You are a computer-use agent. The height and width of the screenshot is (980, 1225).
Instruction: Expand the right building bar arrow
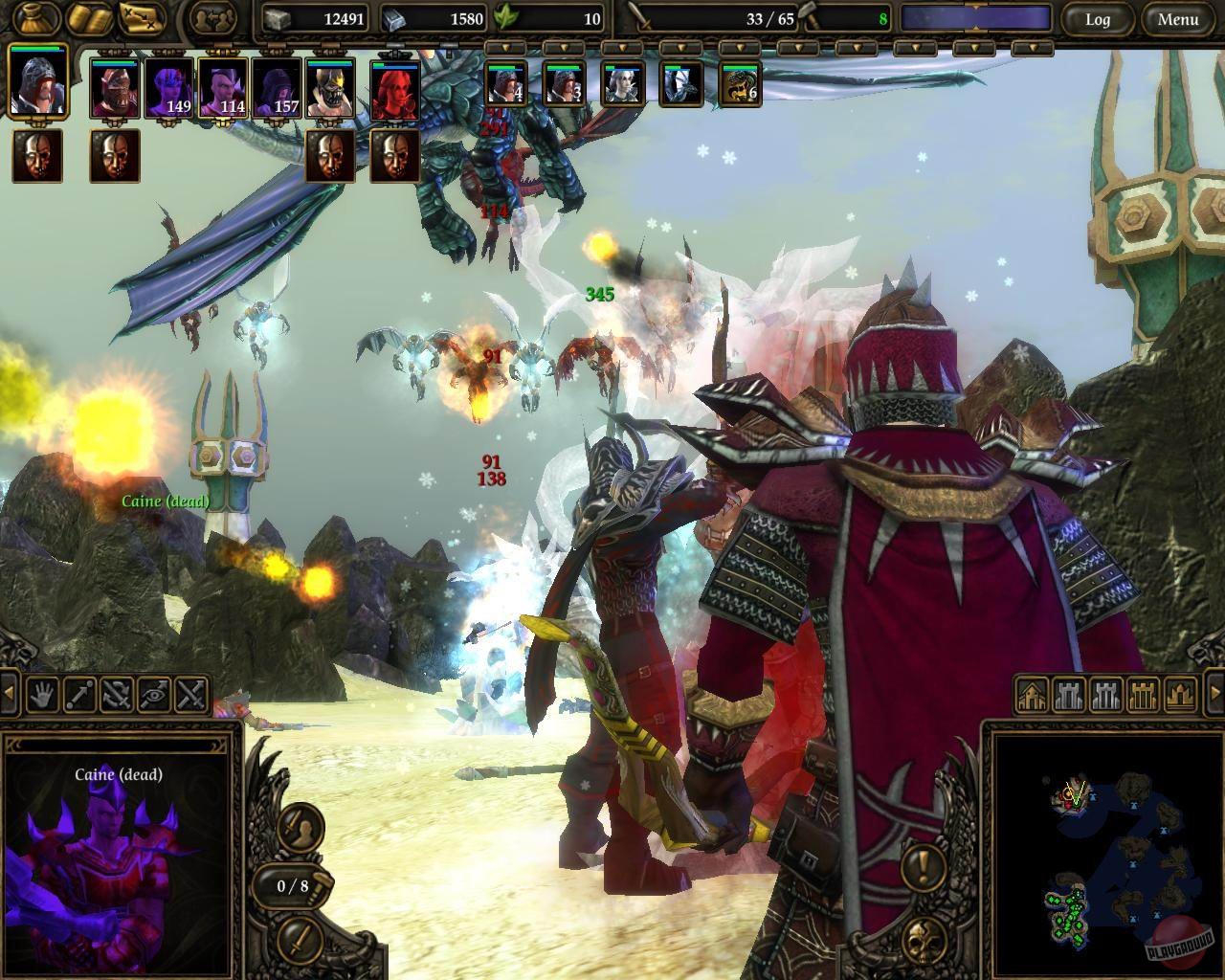click(x=1216, y=693)
